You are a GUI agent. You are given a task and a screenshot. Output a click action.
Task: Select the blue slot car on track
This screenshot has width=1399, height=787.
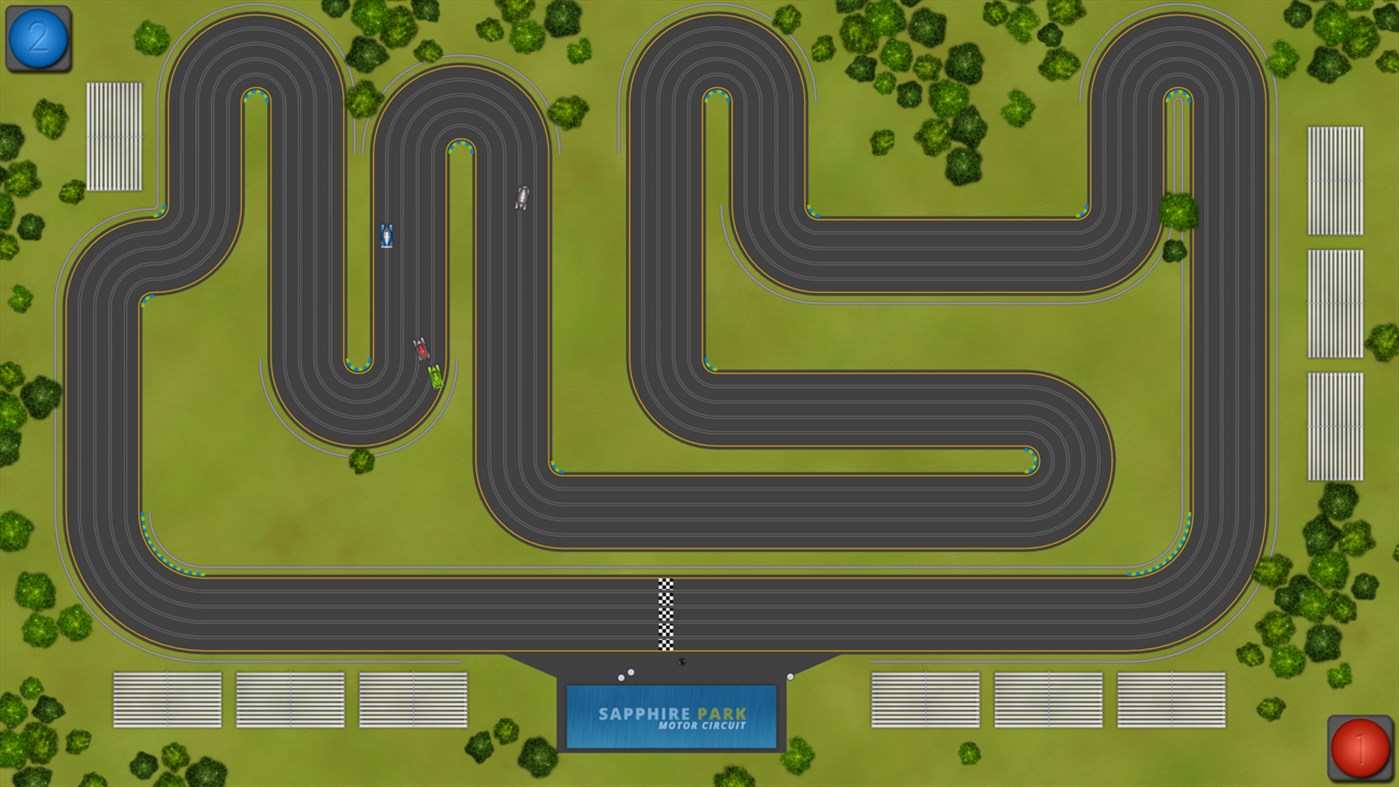(385, 236)
